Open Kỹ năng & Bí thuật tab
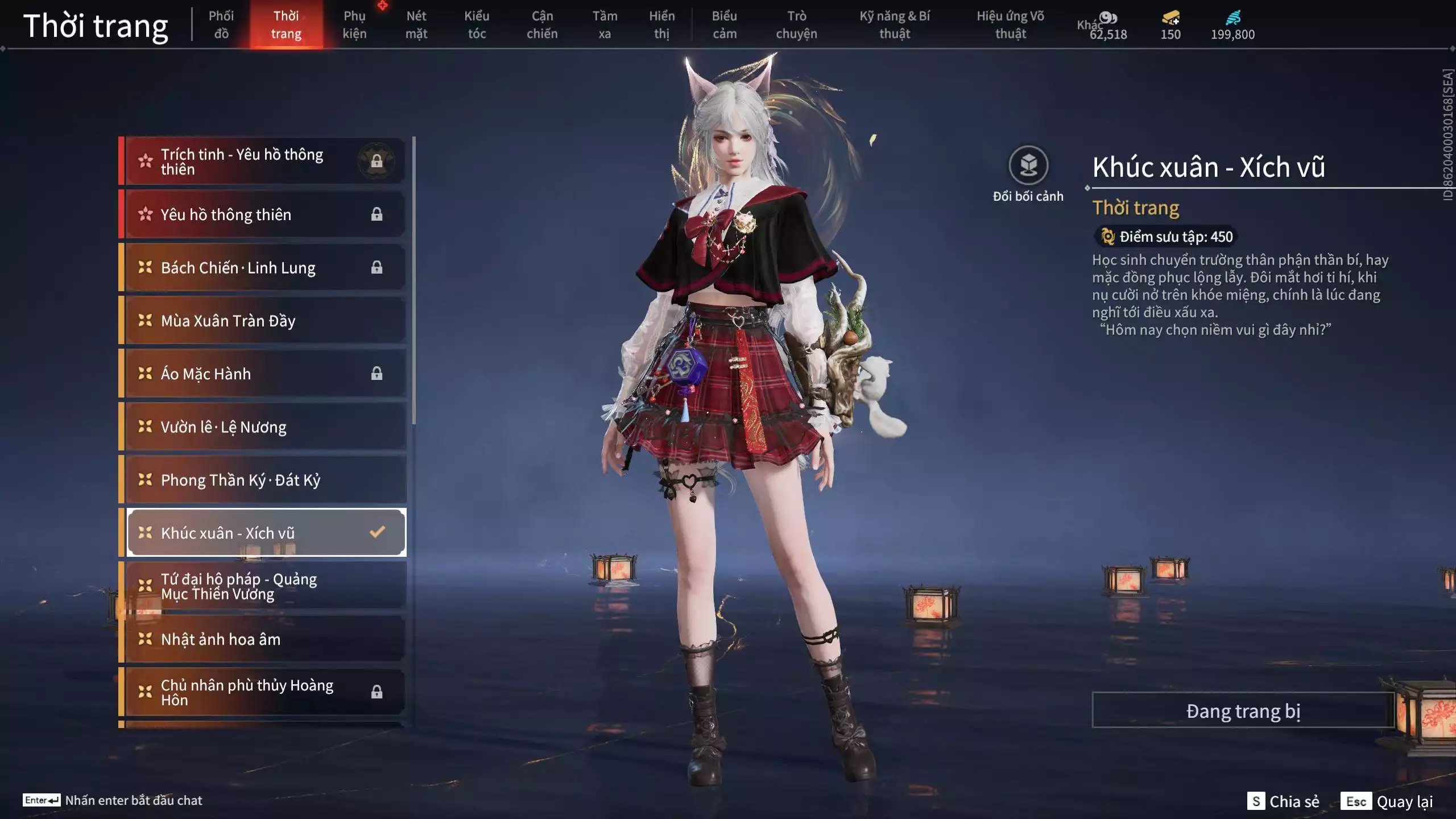This screenshot has width=1456, height=819. click(895, 24)
